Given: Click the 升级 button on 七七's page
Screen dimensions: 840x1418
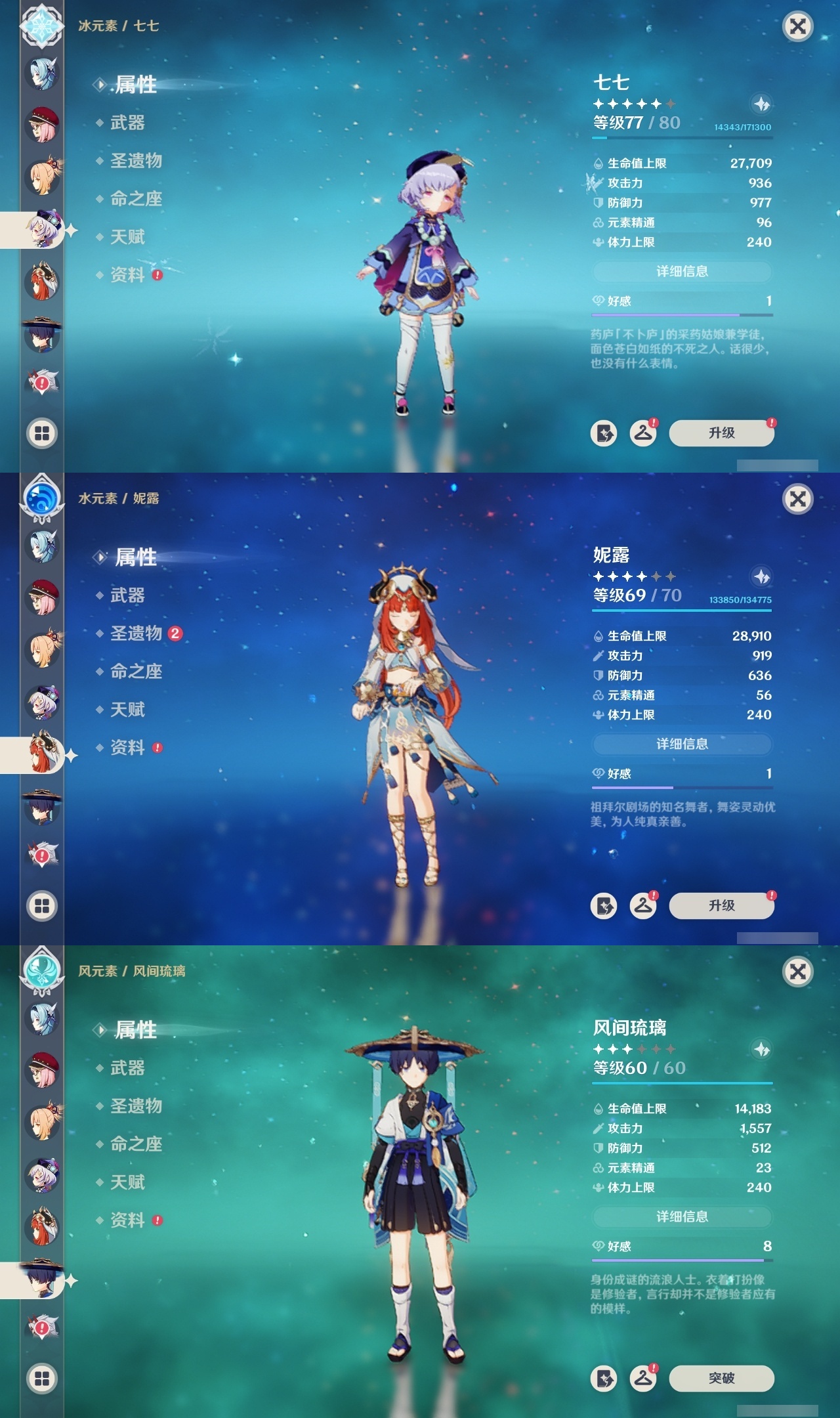Looking at the screenshot, I should [x=722, y=433].
